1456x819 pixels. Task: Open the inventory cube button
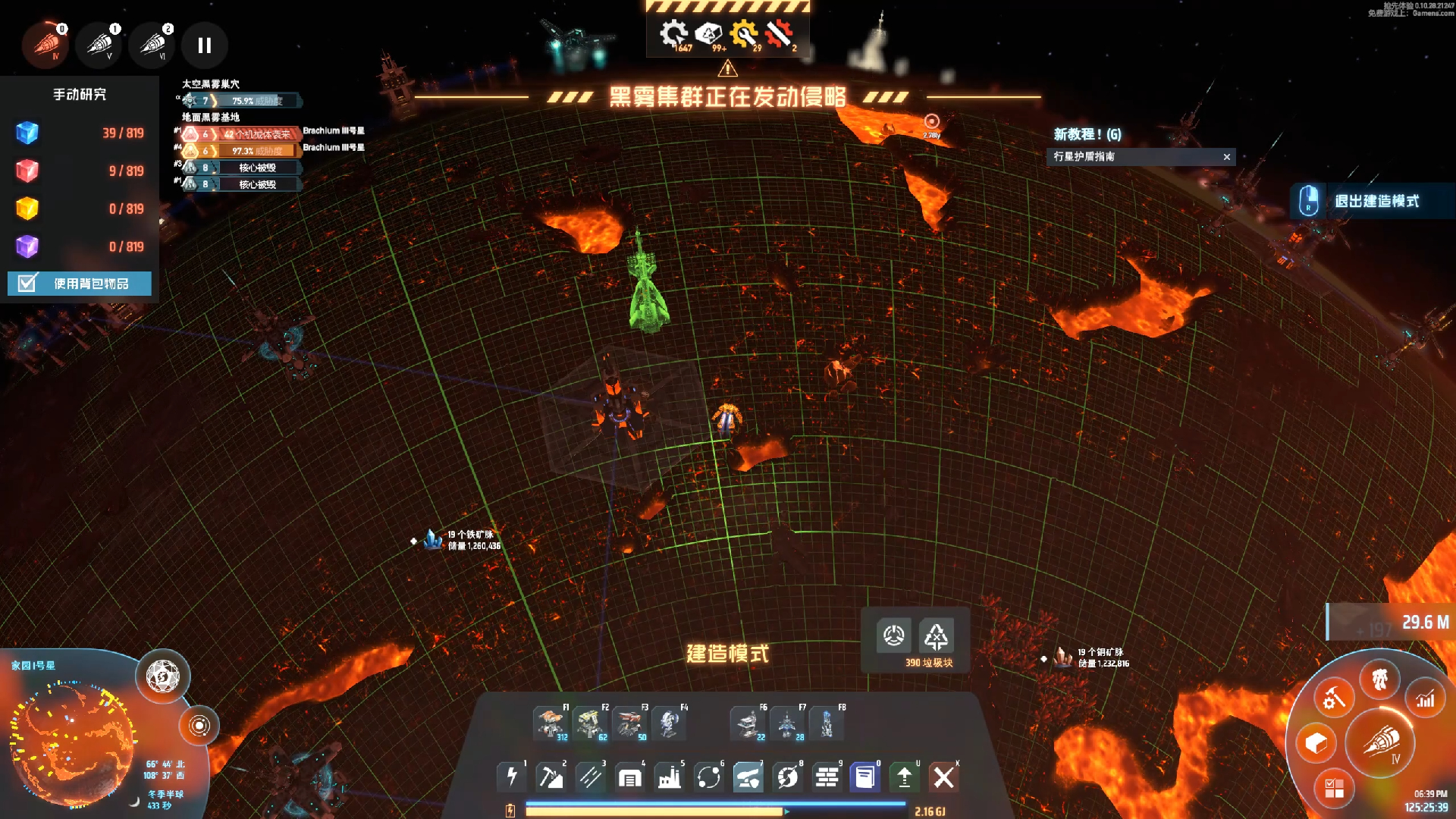(1316, 742)
